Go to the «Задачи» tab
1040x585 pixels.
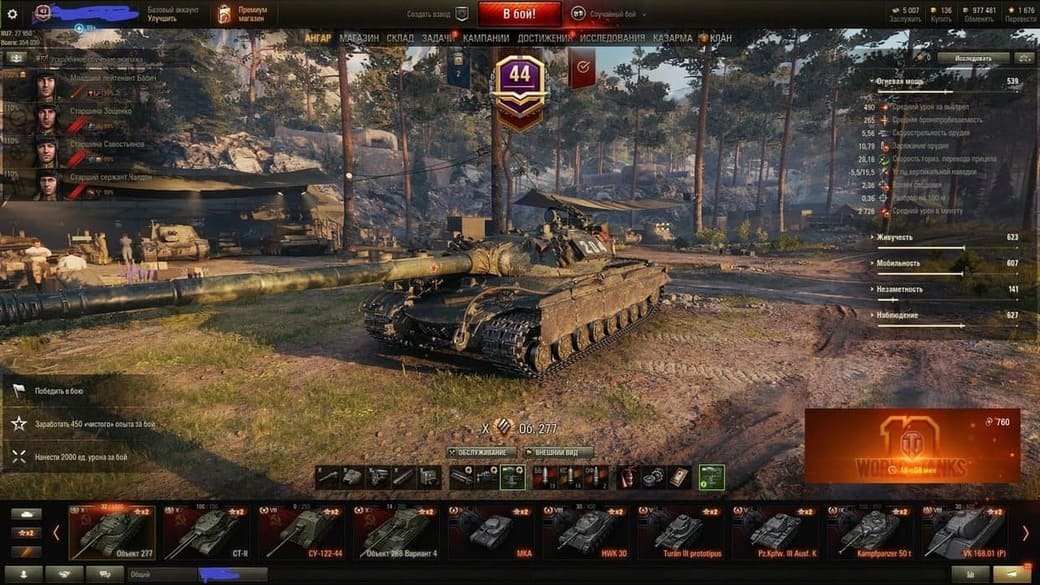(438, 38)
